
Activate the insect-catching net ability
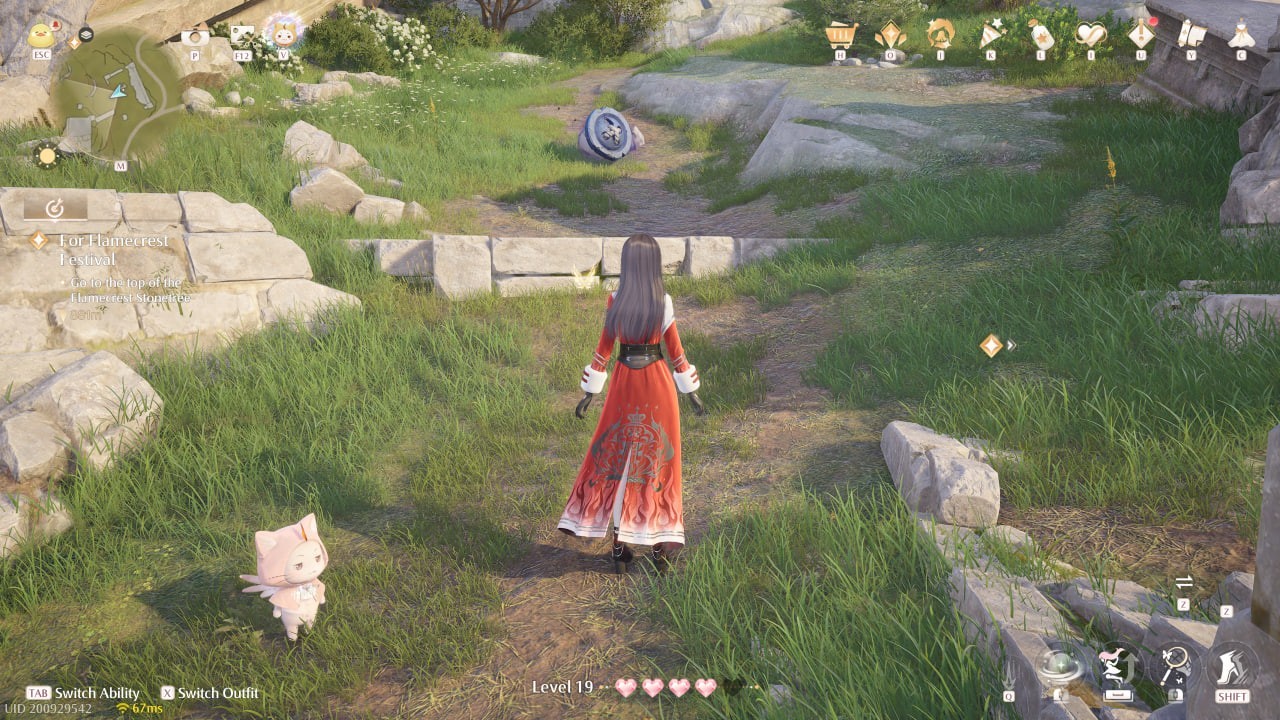[1177, 662]
